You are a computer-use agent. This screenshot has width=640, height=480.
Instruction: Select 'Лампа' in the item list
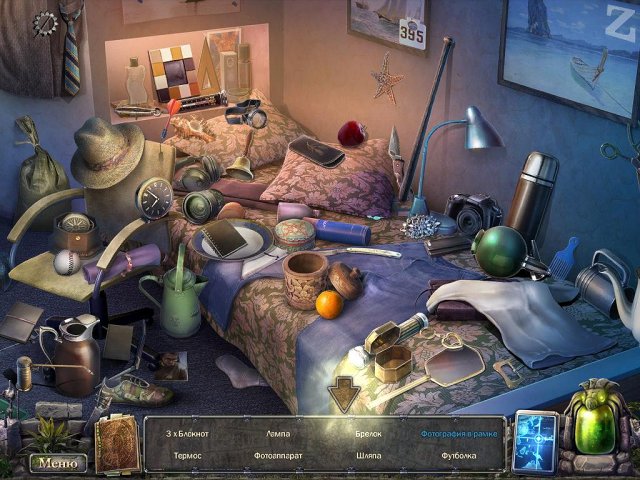point(279,434)
